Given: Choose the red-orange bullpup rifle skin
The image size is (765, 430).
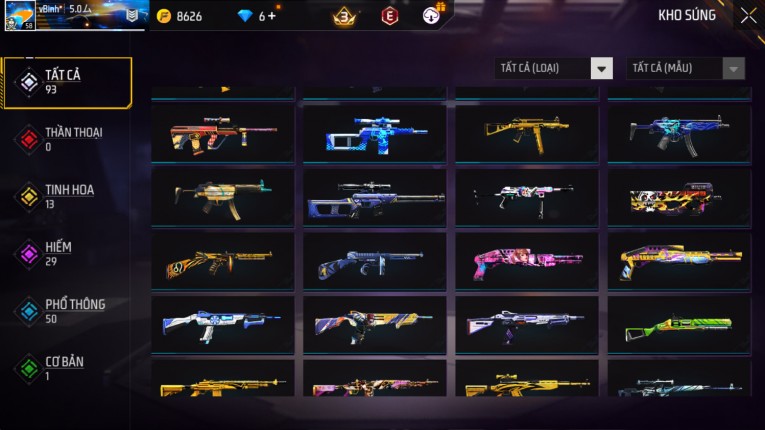Looking at the screenshot, I should pos(222,133).
